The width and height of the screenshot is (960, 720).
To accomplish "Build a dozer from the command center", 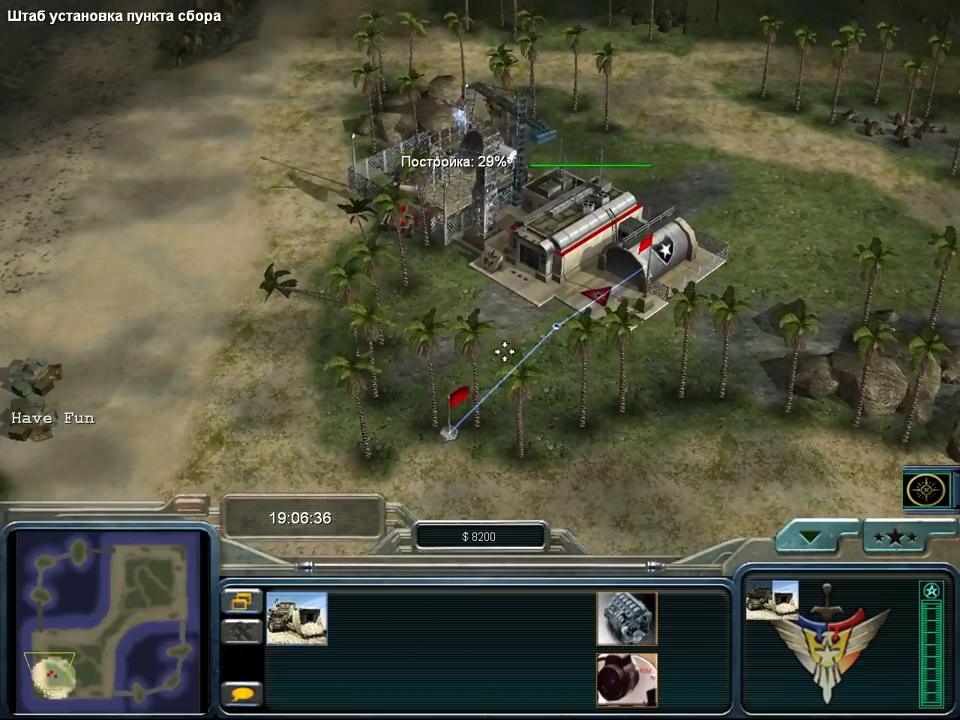I will (296, 618).
